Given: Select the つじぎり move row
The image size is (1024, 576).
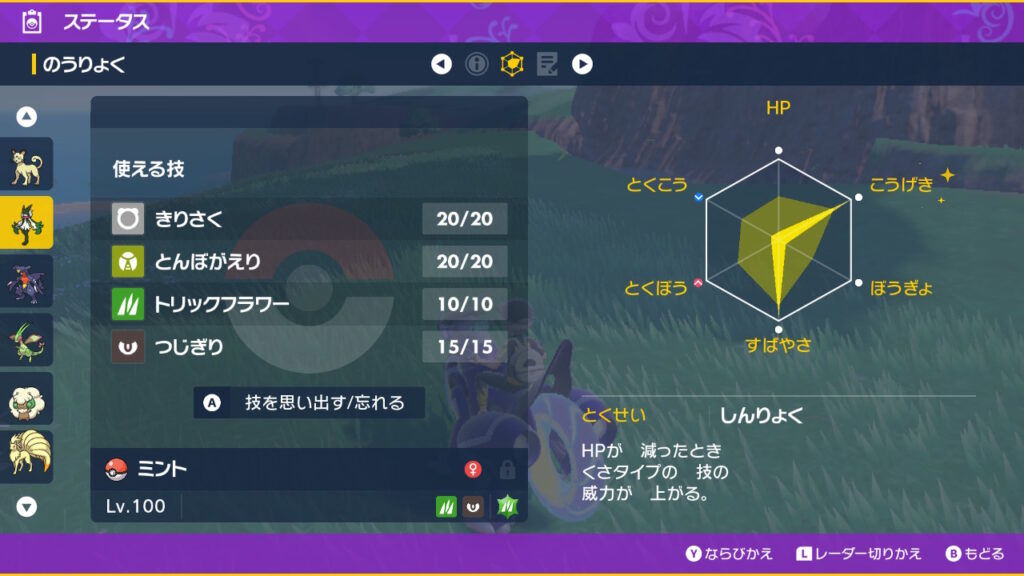Looking at the screenshot, I should (309, 348).
